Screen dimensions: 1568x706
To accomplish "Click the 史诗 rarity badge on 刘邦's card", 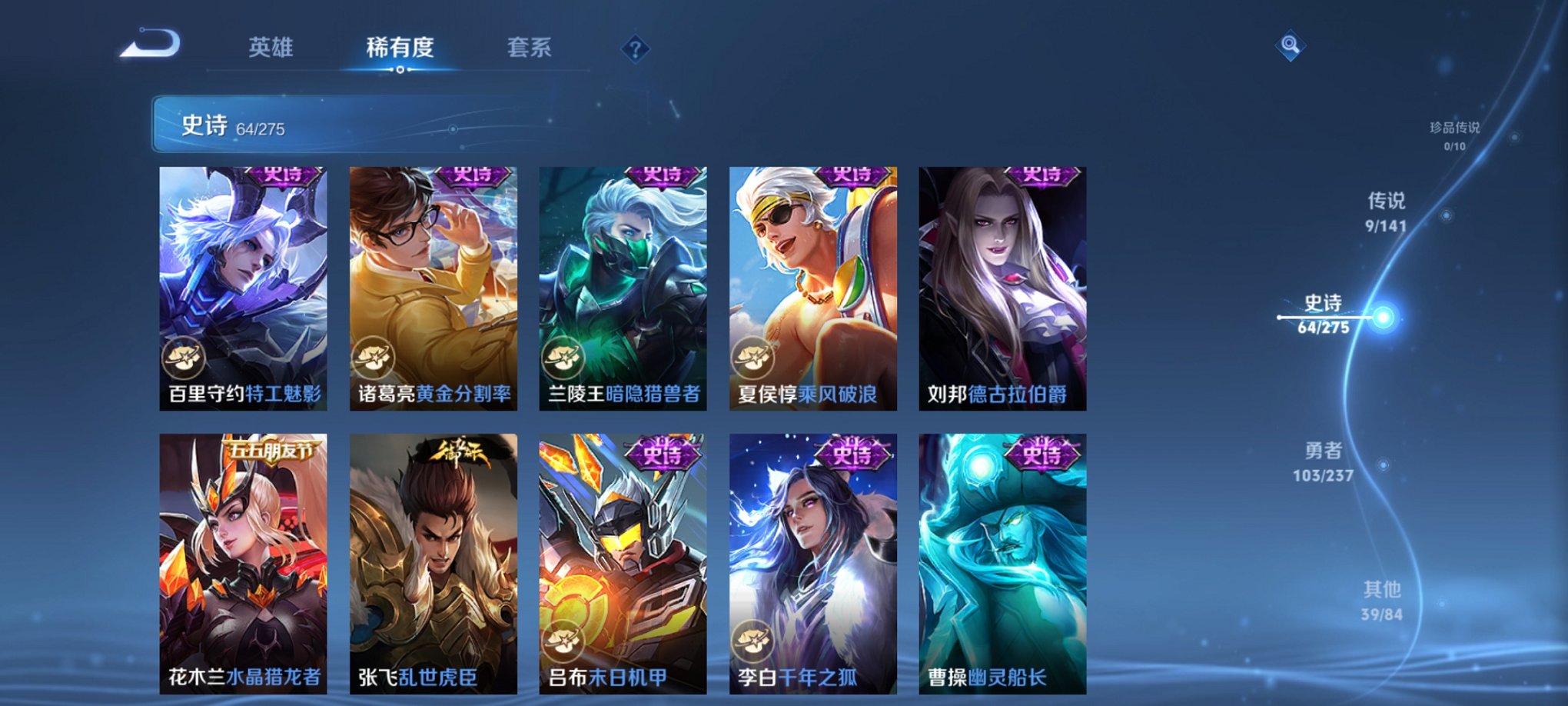I will pos(1041,175).
